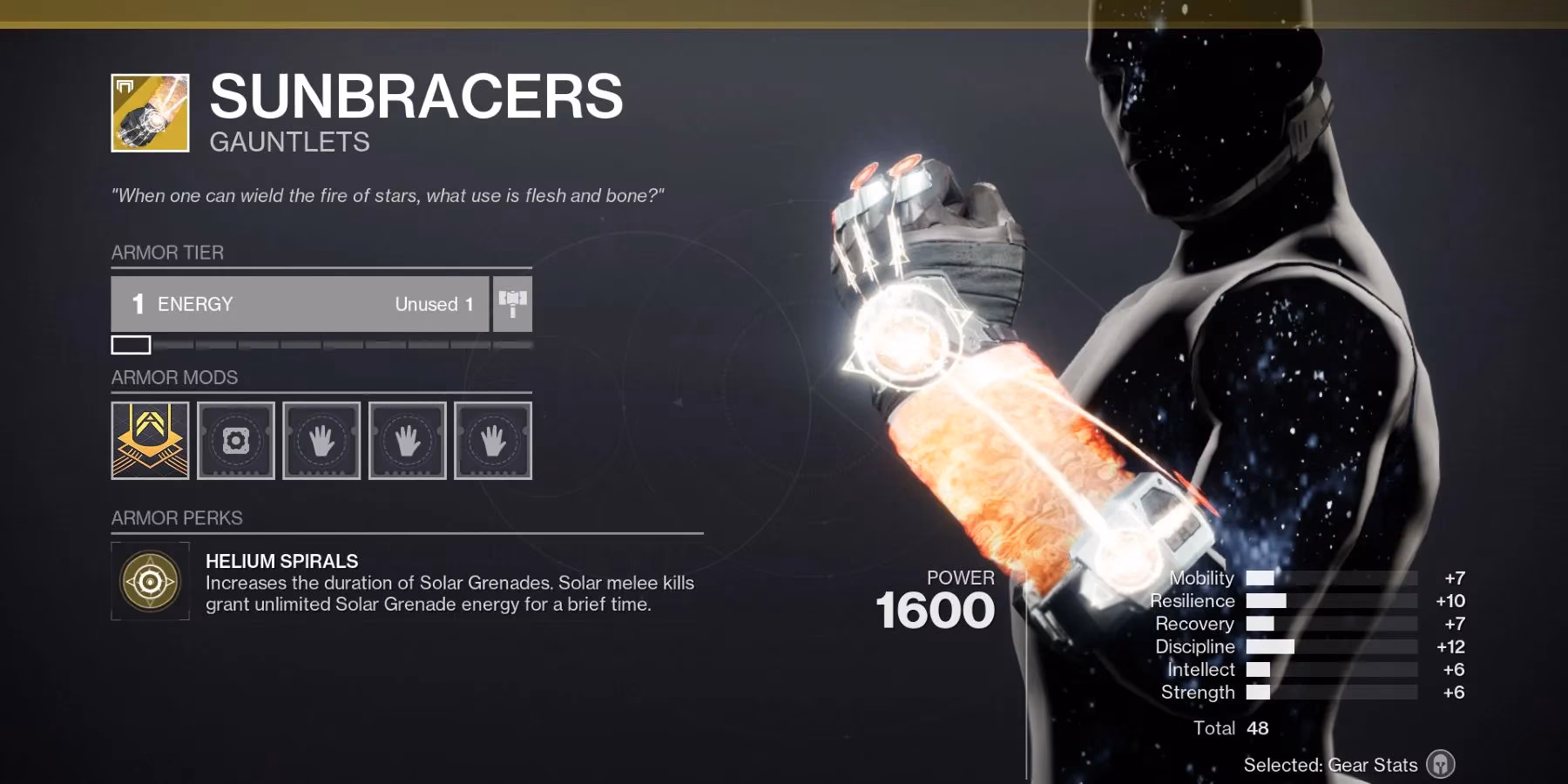Open the golden artifice armor mod slot
1568x784 pixels.
click(150, 441)
